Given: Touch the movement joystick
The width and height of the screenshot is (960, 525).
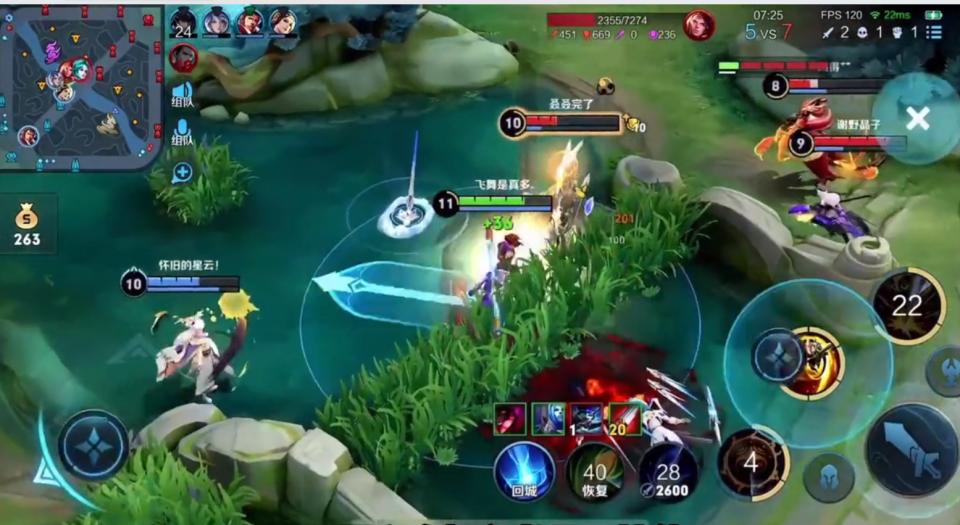Looking at the screenshot, I should 93,445.
